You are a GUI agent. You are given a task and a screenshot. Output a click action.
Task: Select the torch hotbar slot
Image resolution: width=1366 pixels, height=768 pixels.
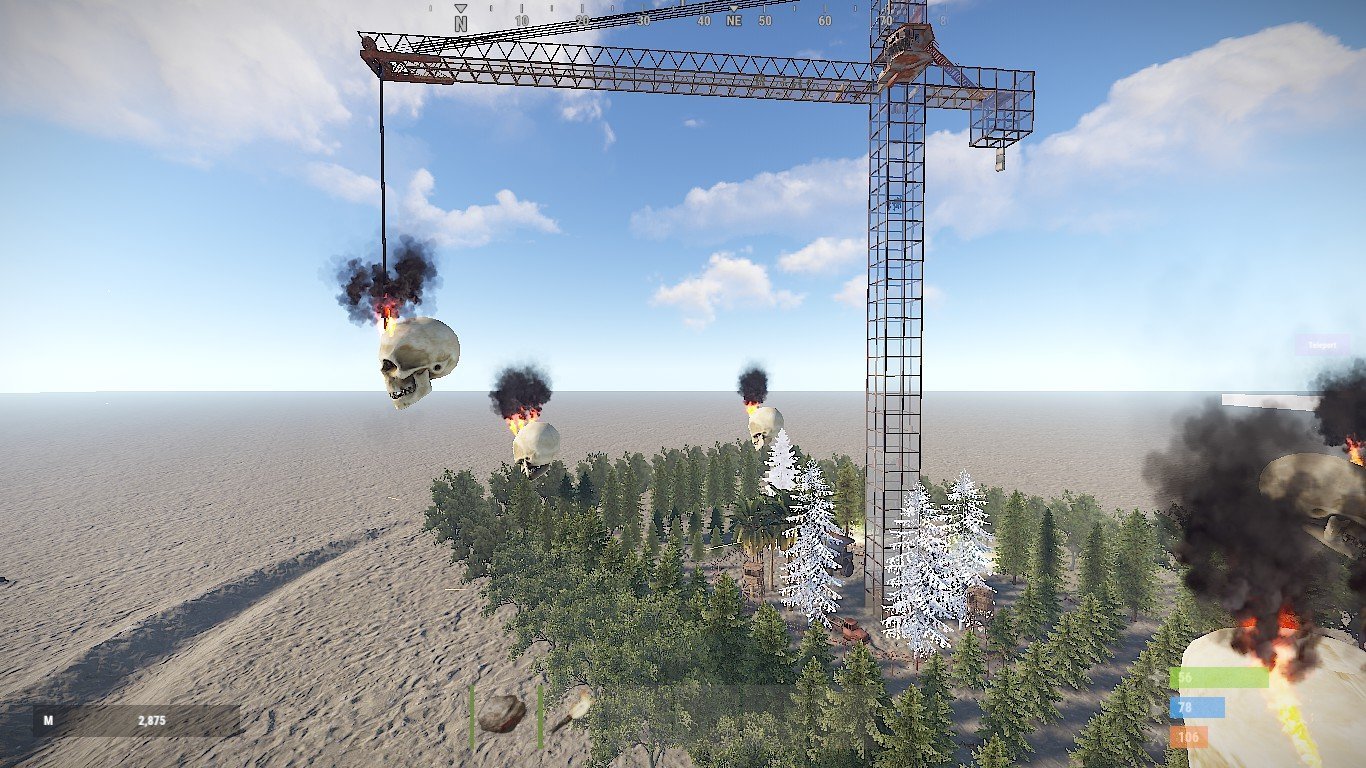tap(572, 712)
